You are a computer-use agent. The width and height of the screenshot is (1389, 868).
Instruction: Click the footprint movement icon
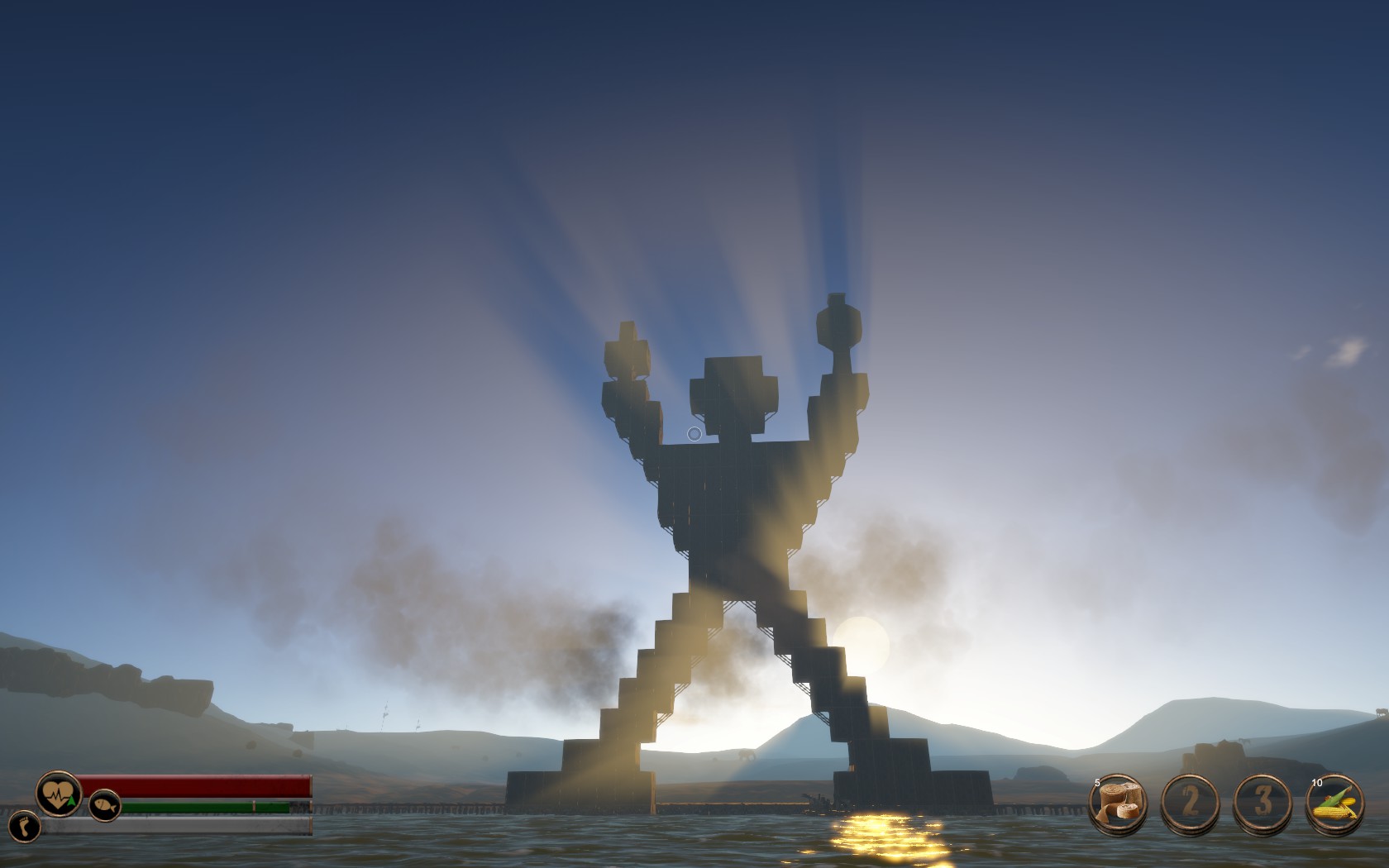coord(24,827)
